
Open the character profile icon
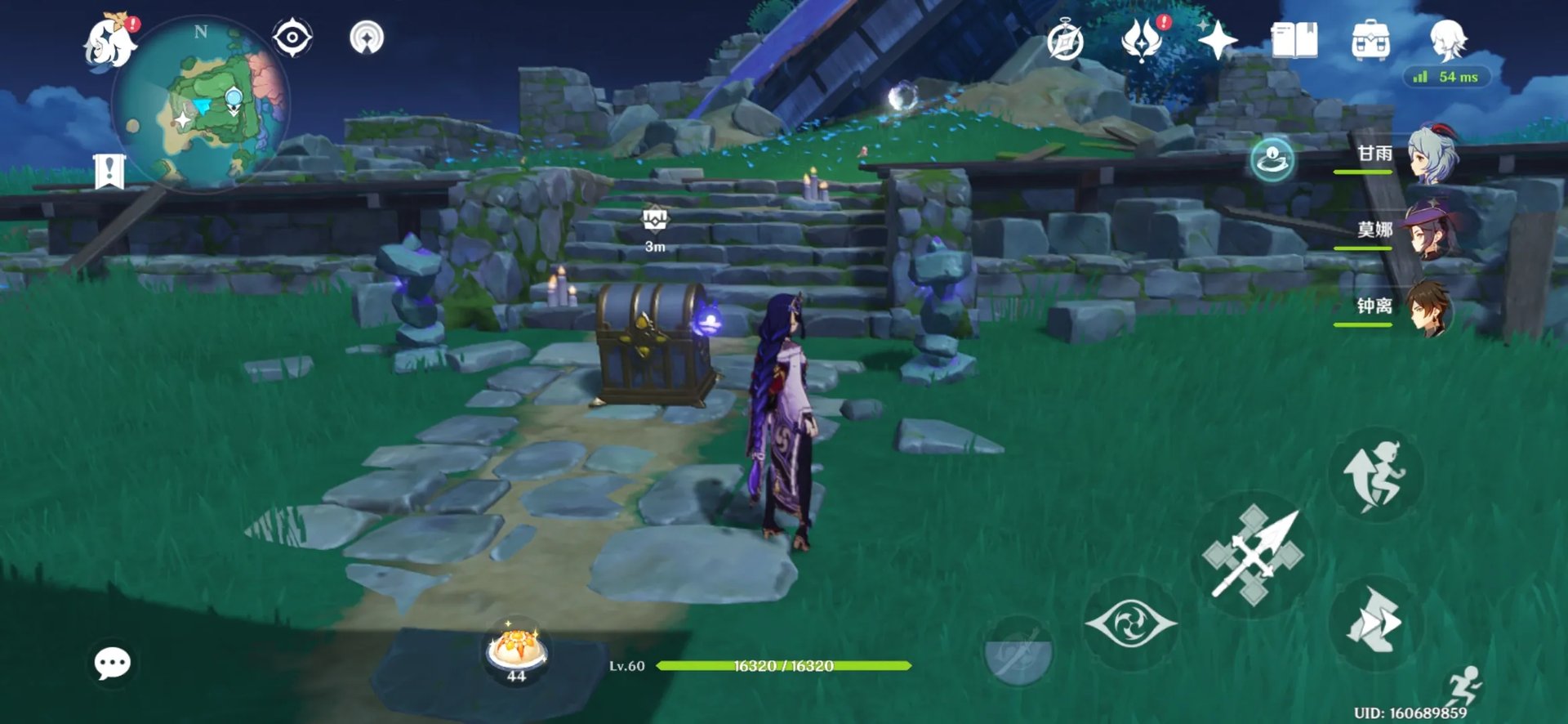click(x=1448, y=39)
